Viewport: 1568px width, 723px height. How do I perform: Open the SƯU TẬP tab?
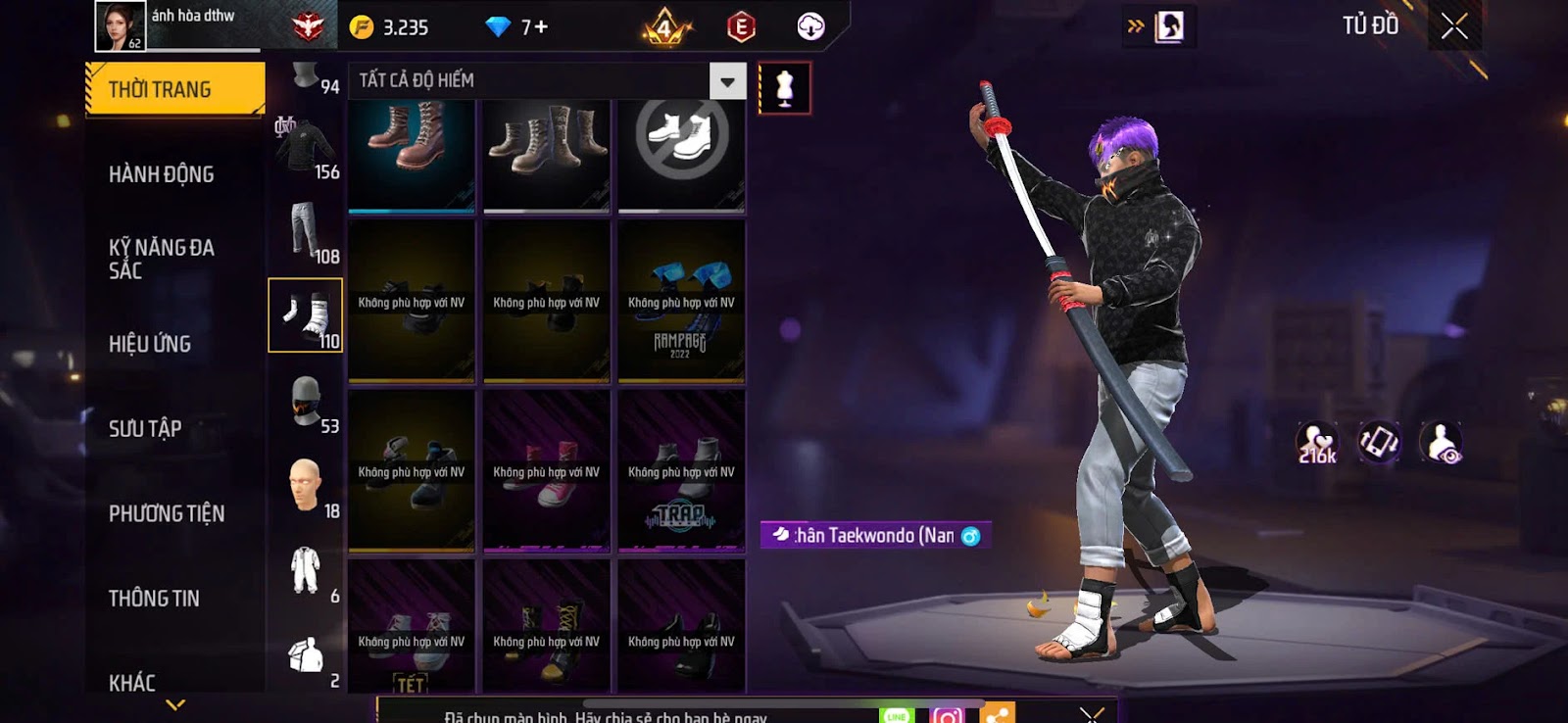pos(145,428)
